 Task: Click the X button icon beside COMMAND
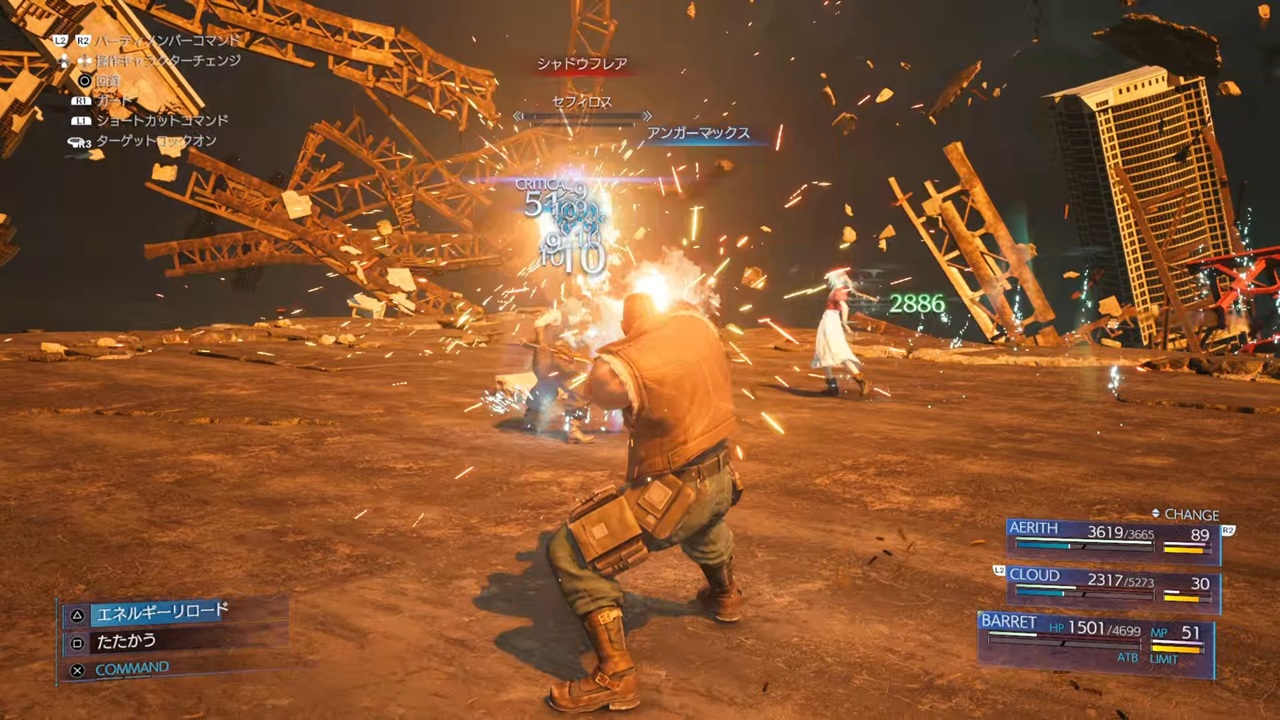click(x=78, y=669)
